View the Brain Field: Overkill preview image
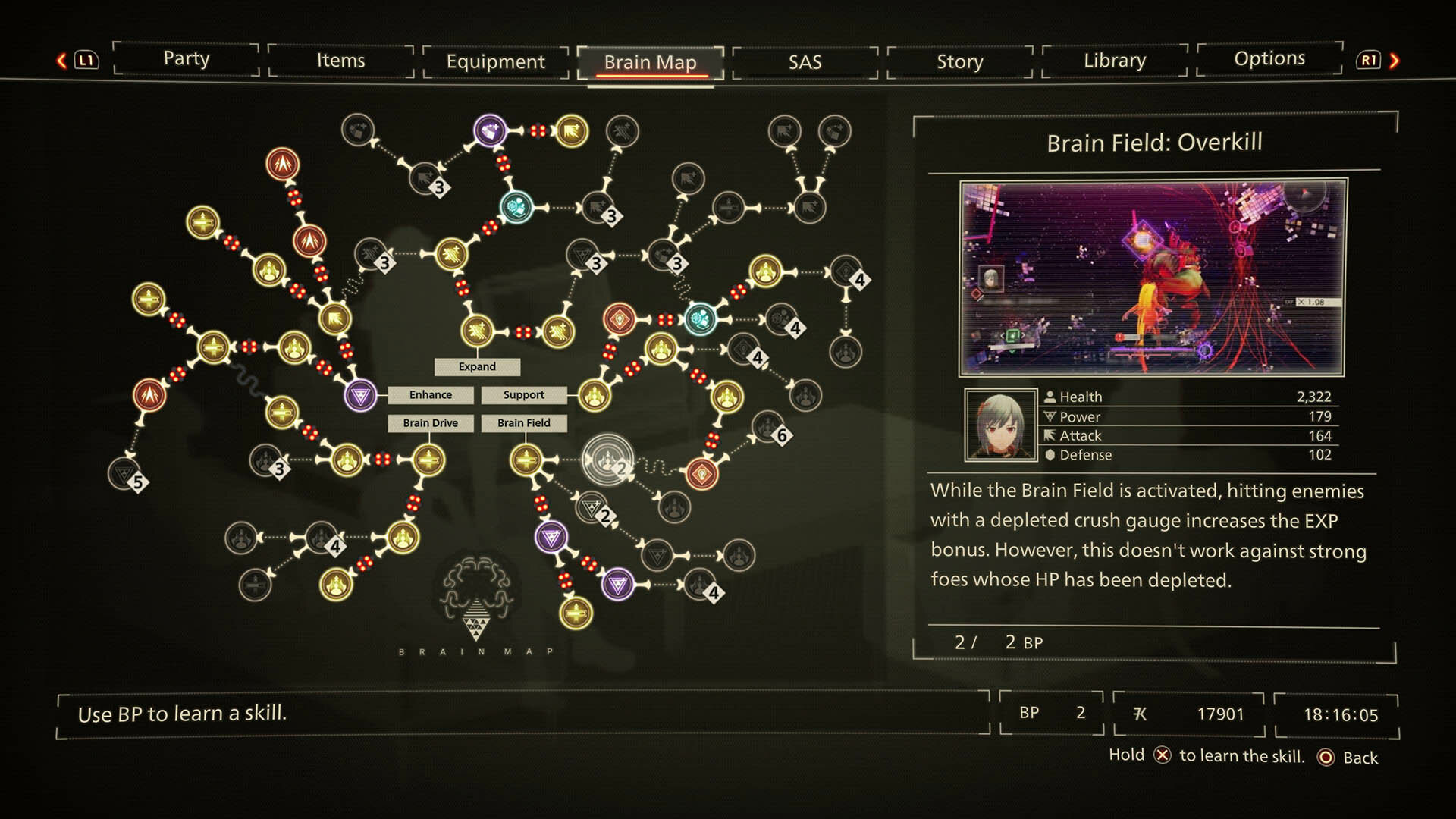The height and width of the screenshot is (819, 1456). [1151, 278]
